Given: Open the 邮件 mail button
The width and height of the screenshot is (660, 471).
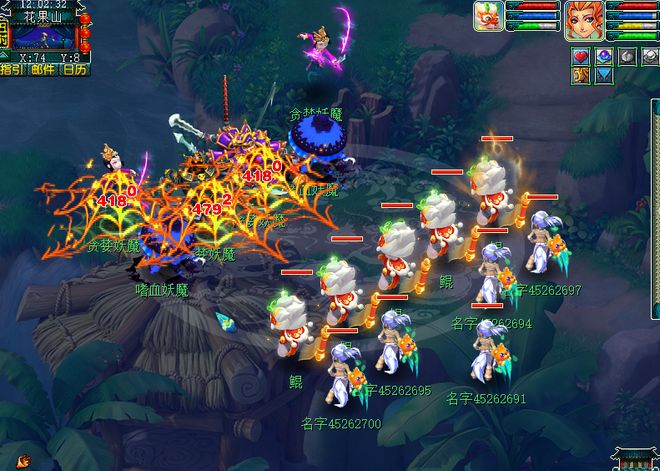Looking at the screenshot, I should click(x=42, y=70).
